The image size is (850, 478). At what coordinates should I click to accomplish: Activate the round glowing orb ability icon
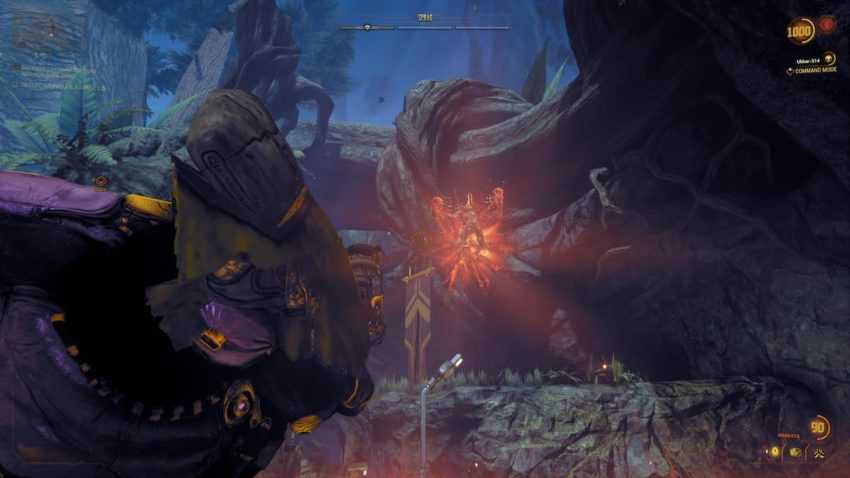tap(776, 452)
